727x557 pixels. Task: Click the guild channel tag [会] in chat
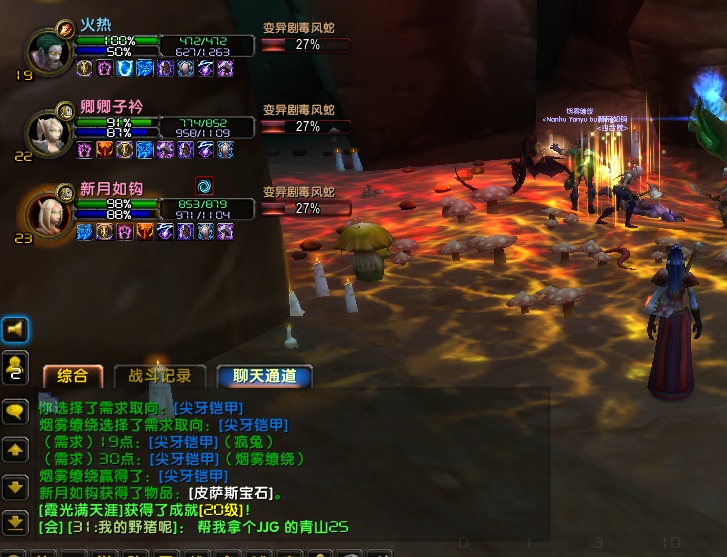(48, 527)
